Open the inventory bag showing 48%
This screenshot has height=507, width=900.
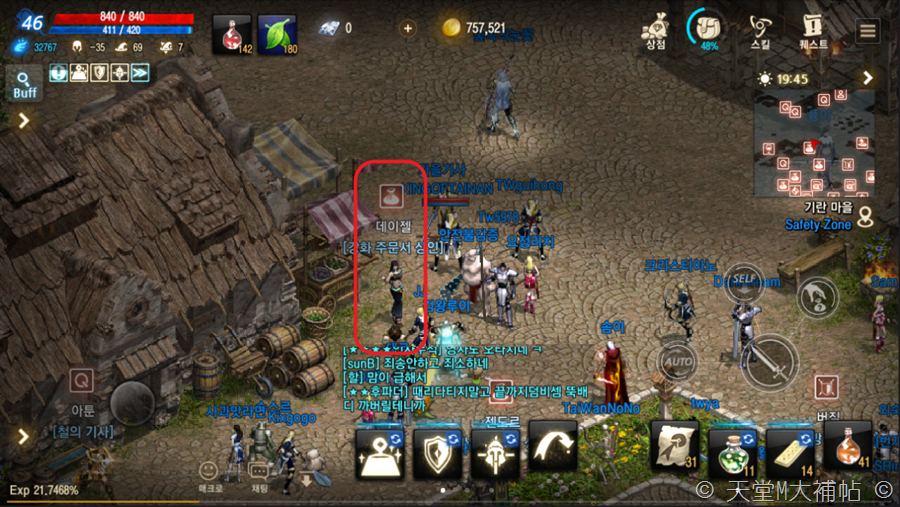(x=709, y=29)
